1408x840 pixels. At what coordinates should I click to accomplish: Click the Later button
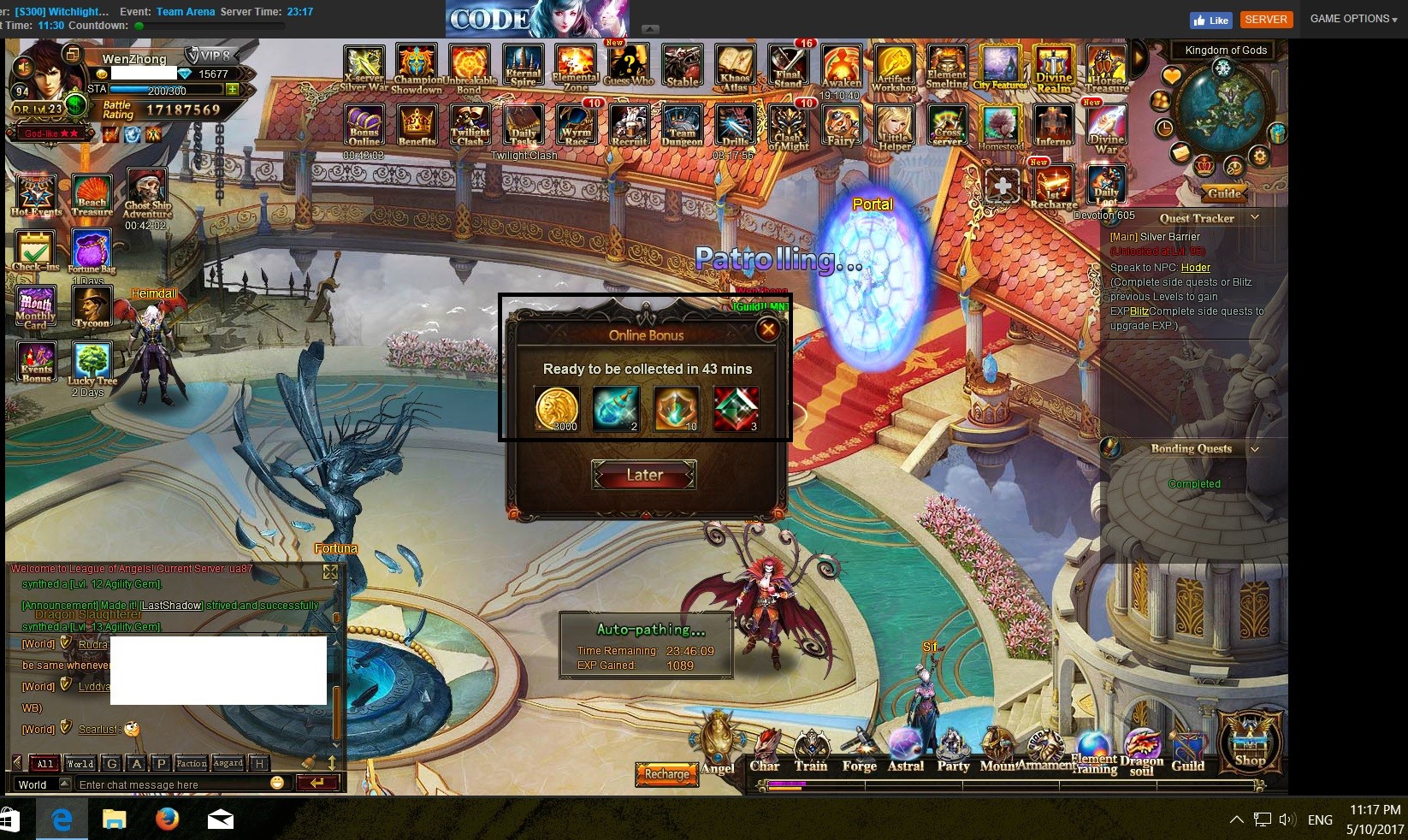pyautogui.click(x=644, y=475)
